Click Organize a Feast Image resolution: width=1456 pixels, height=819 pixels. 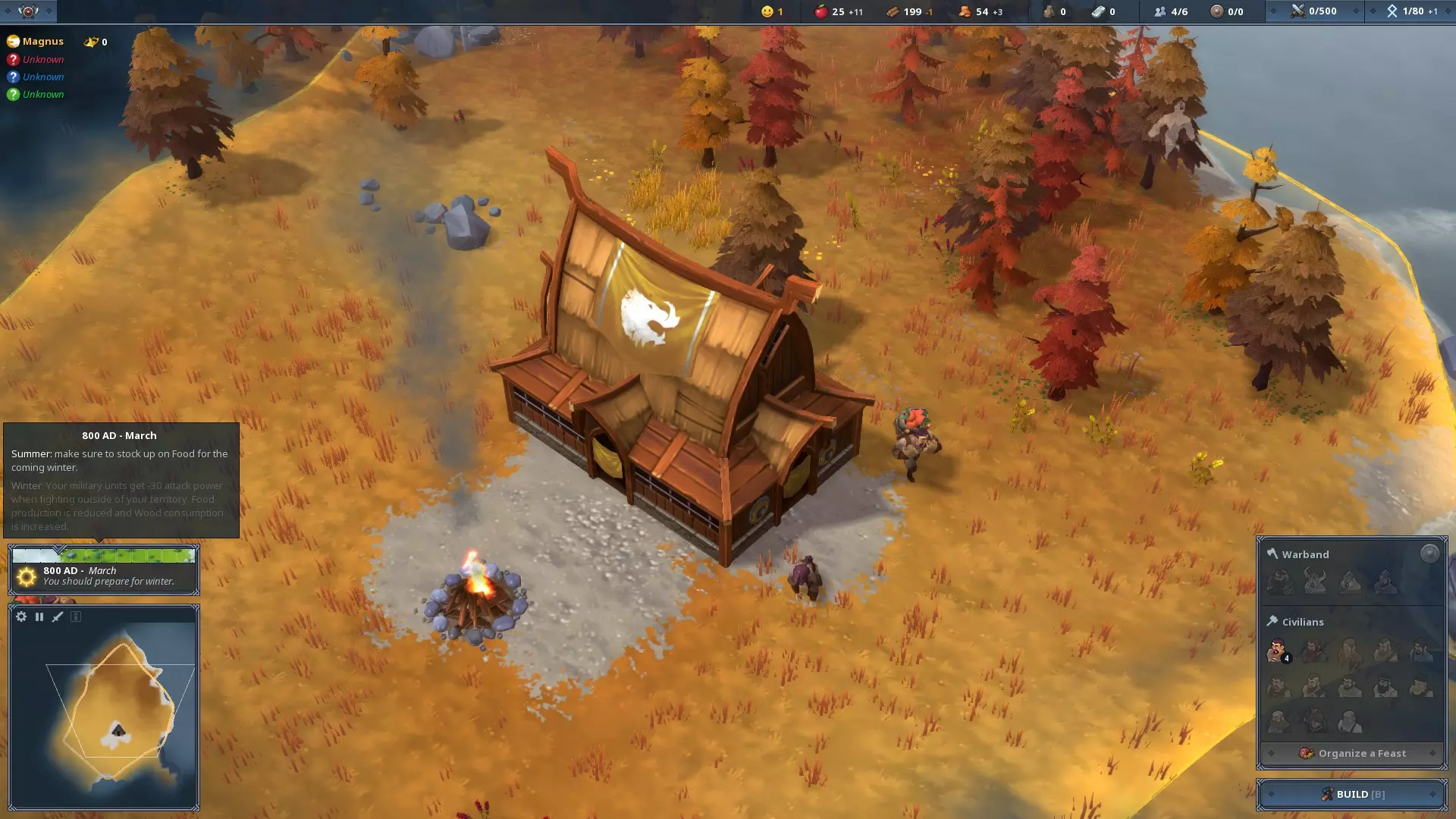[x=1352, y=753]
